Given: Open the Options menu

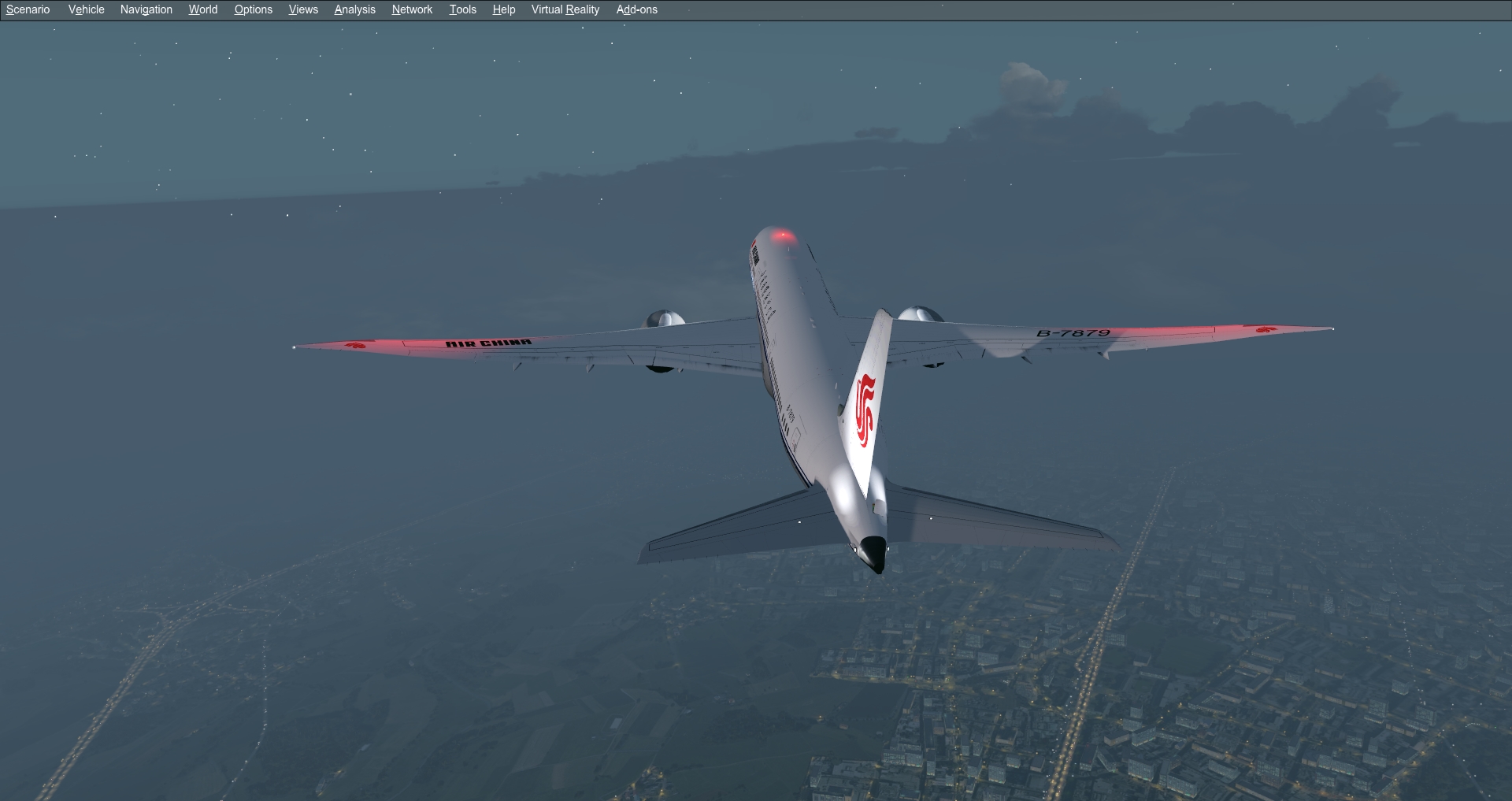Looking at the screenshot, I should click(252, 9).
